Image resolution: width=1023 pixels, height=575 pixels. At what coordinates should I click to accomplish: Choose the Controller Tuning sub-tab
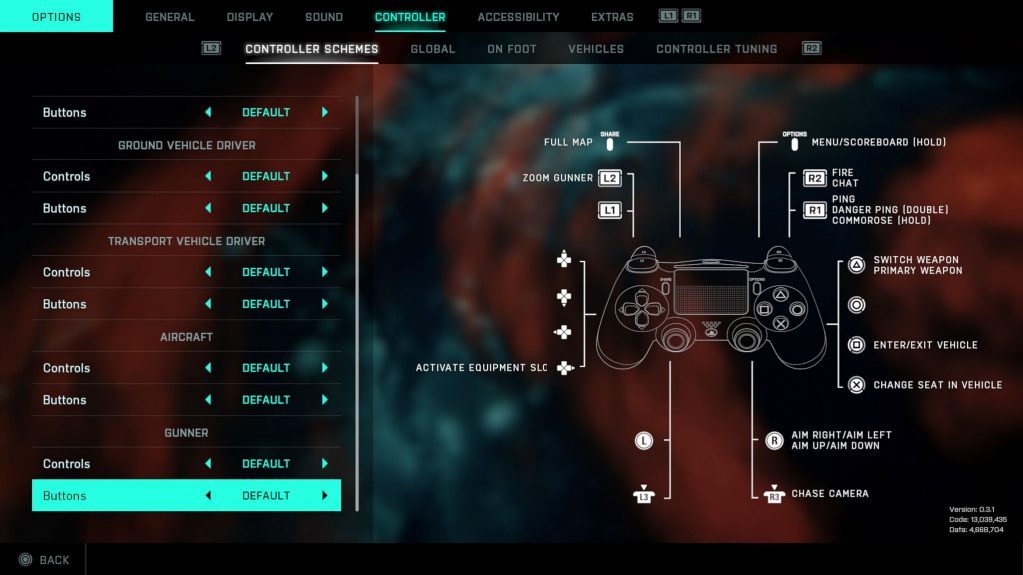tap(716, 49)
